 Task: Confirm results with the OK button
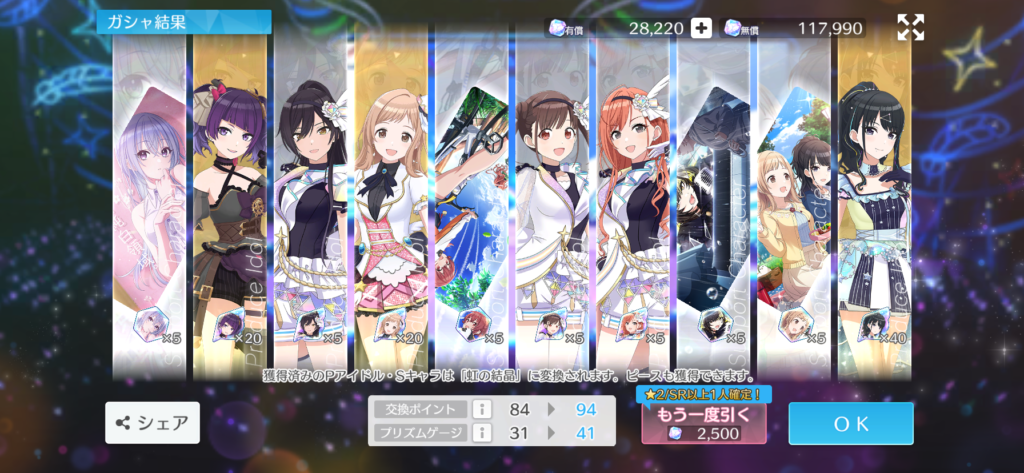tap(850, 423)
